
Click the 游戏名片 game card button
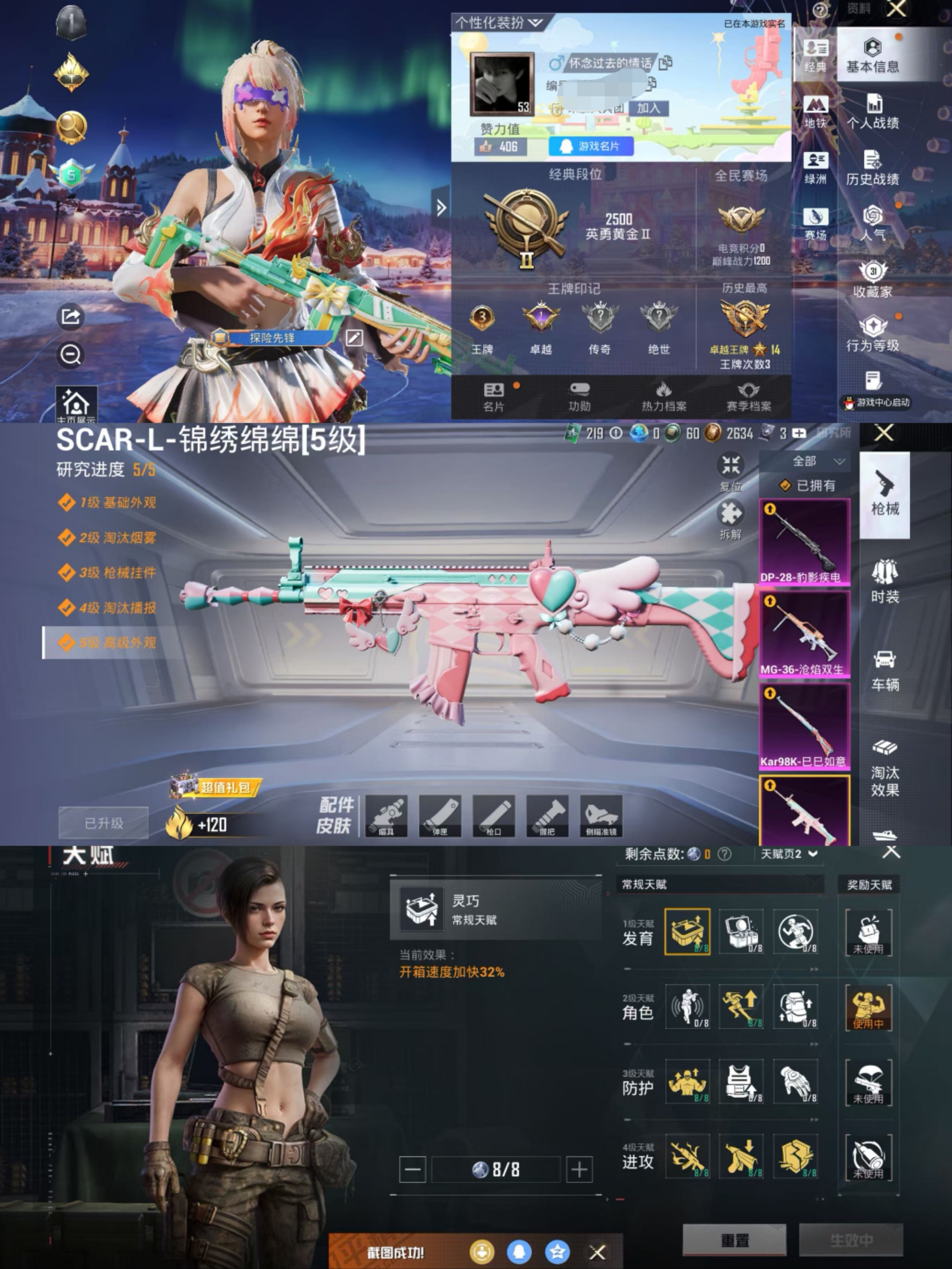tap(591, 146)
